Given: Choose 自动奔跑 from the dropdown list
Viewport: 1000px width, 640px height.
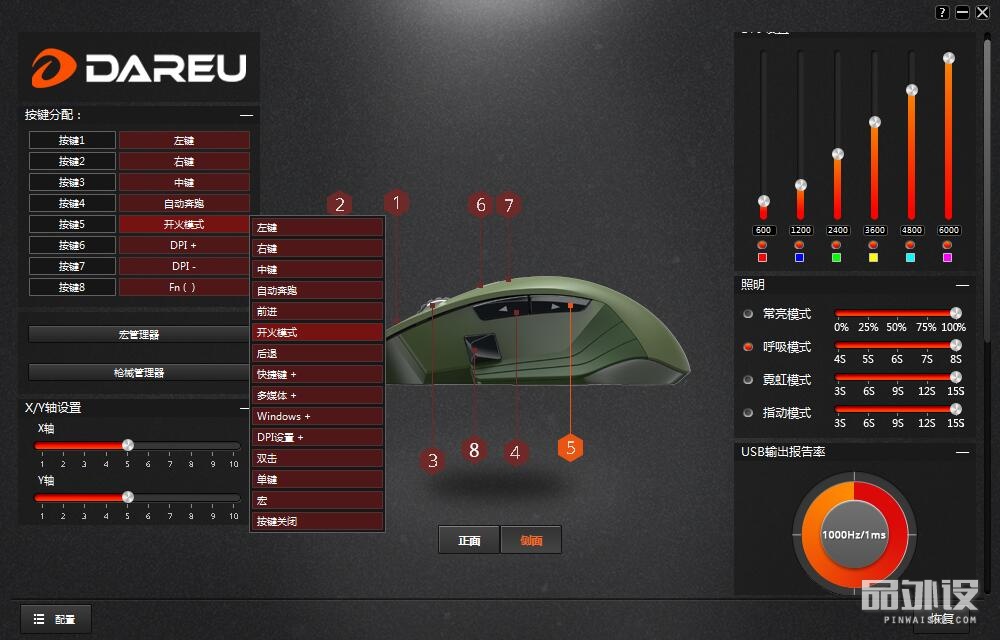Looking at the screenshot, I should pos(318,290).
